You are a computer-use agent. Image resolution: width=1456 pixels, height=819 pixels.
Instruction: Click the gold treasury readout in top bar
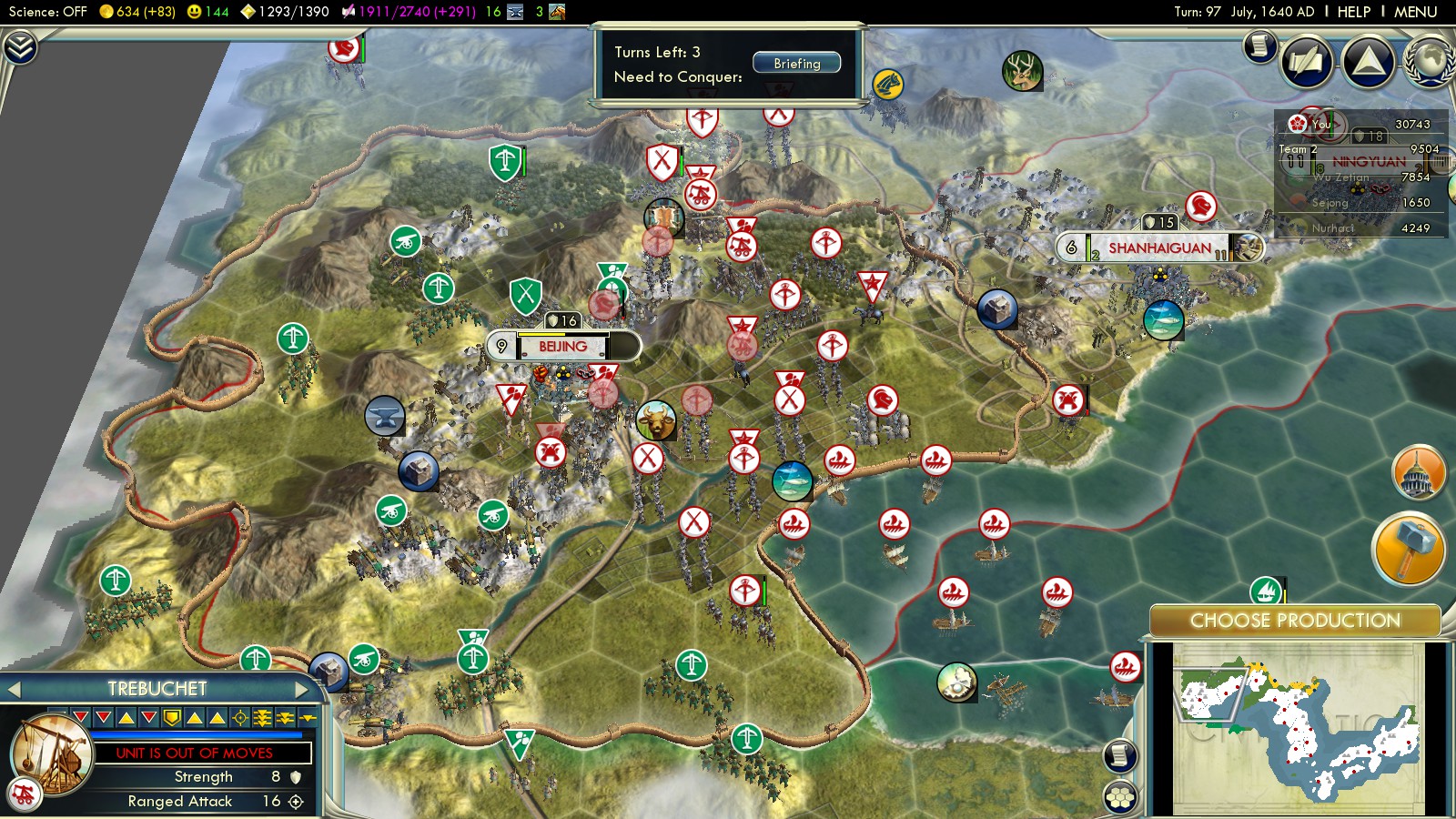[x=136, y=12]
